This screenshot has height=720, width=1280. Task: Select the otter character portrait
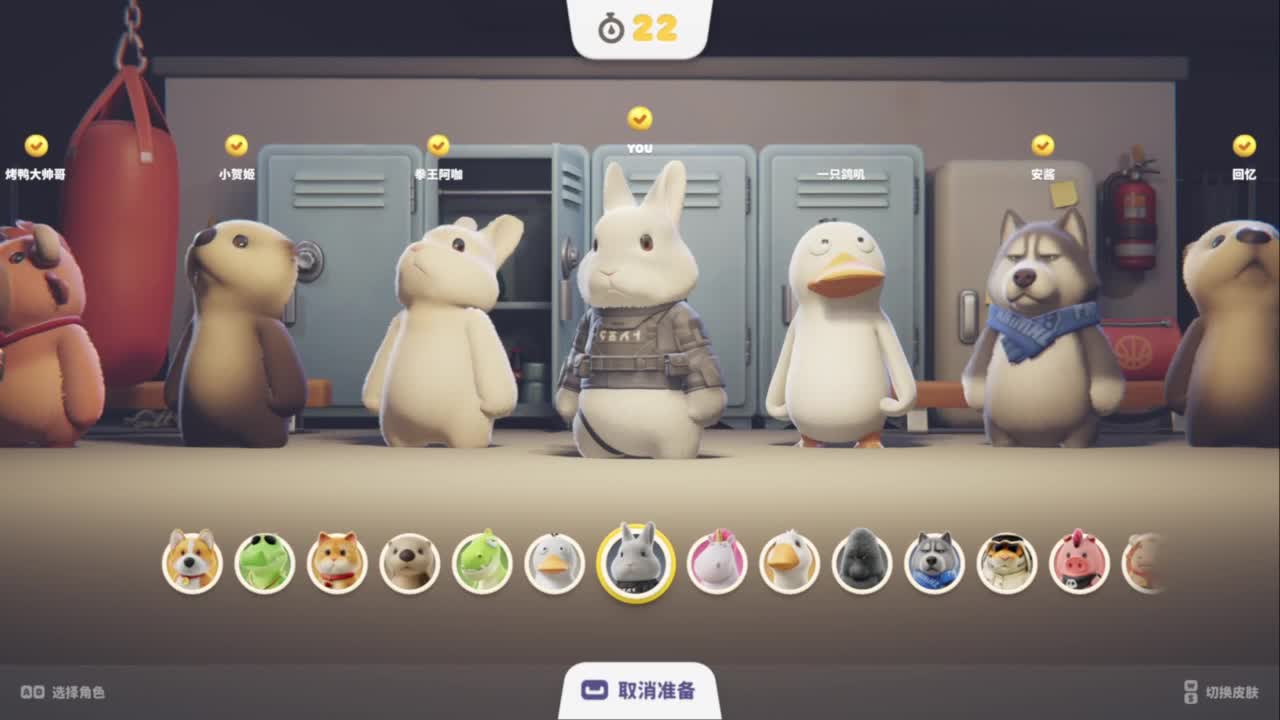410,563
